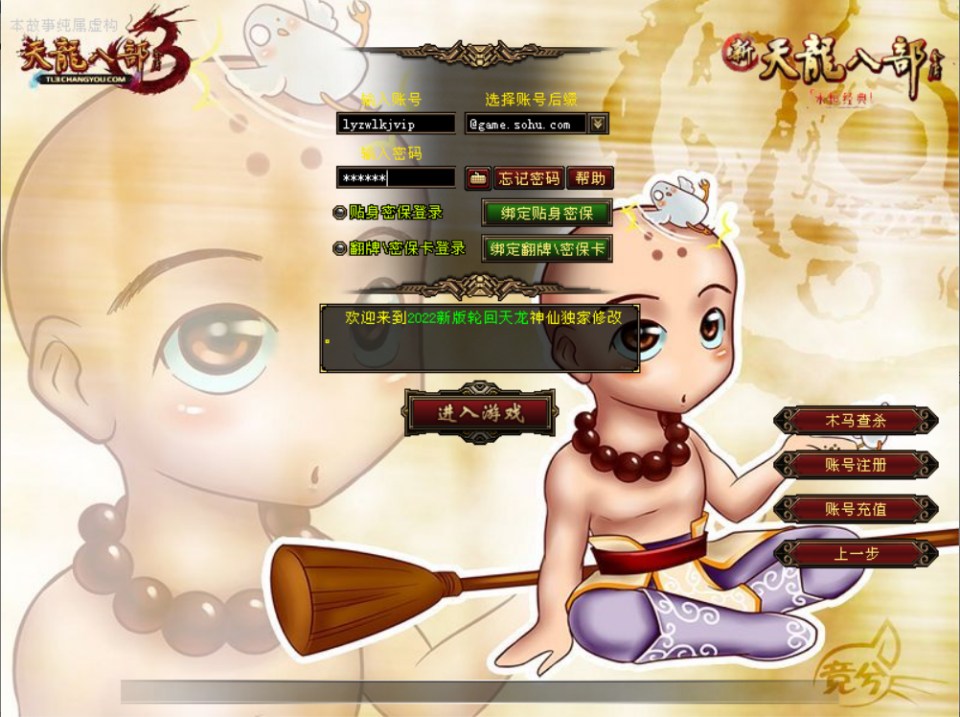Screen dimensions: 960x717
Task: Enter the game with 进入游戏
Action: 480,413
